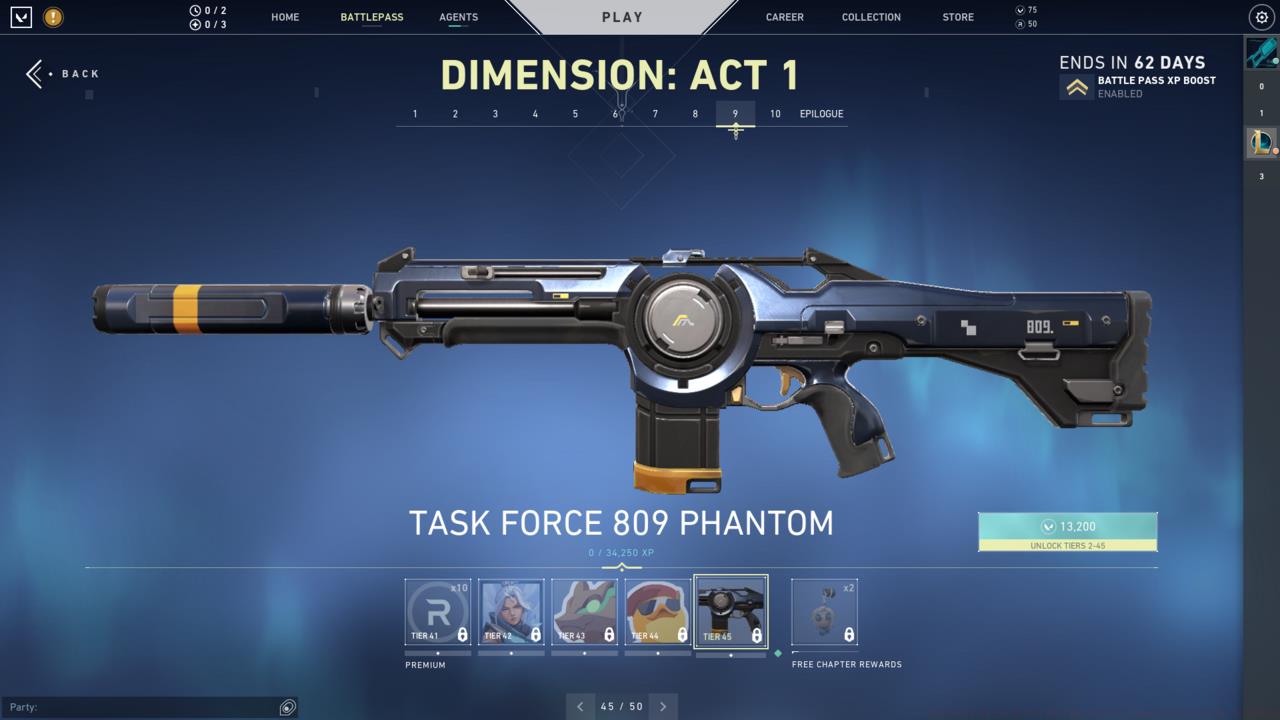1280x720 pixels.
Task: Click the League of Legends icon in sidebar
Action: click(x=1262, y=143)
